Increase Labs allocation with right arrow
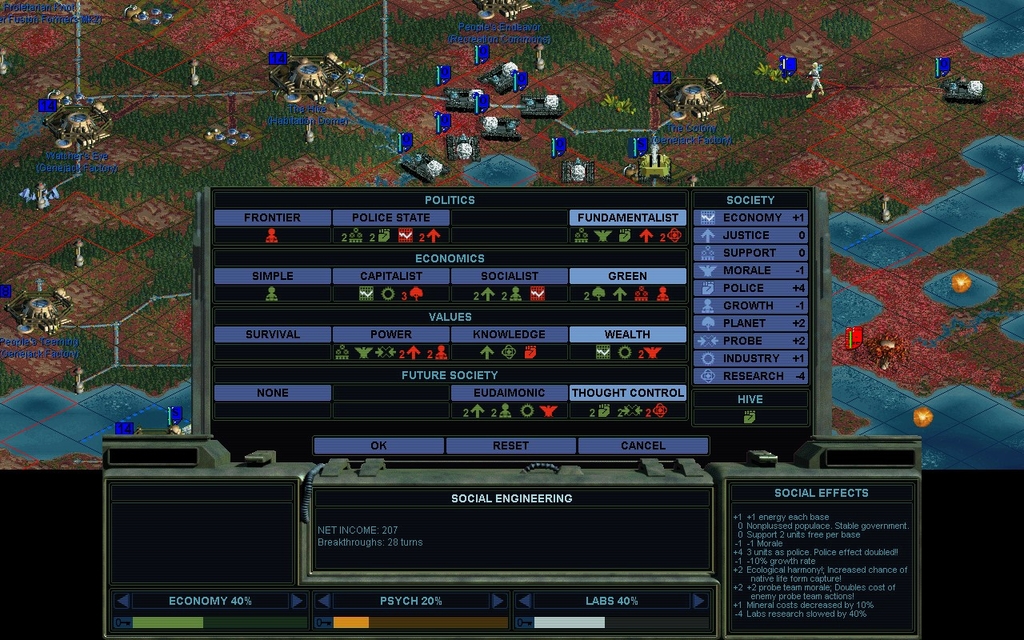Image resolution: width=1024 pixels, height=640 pixels. click(699, 601)
